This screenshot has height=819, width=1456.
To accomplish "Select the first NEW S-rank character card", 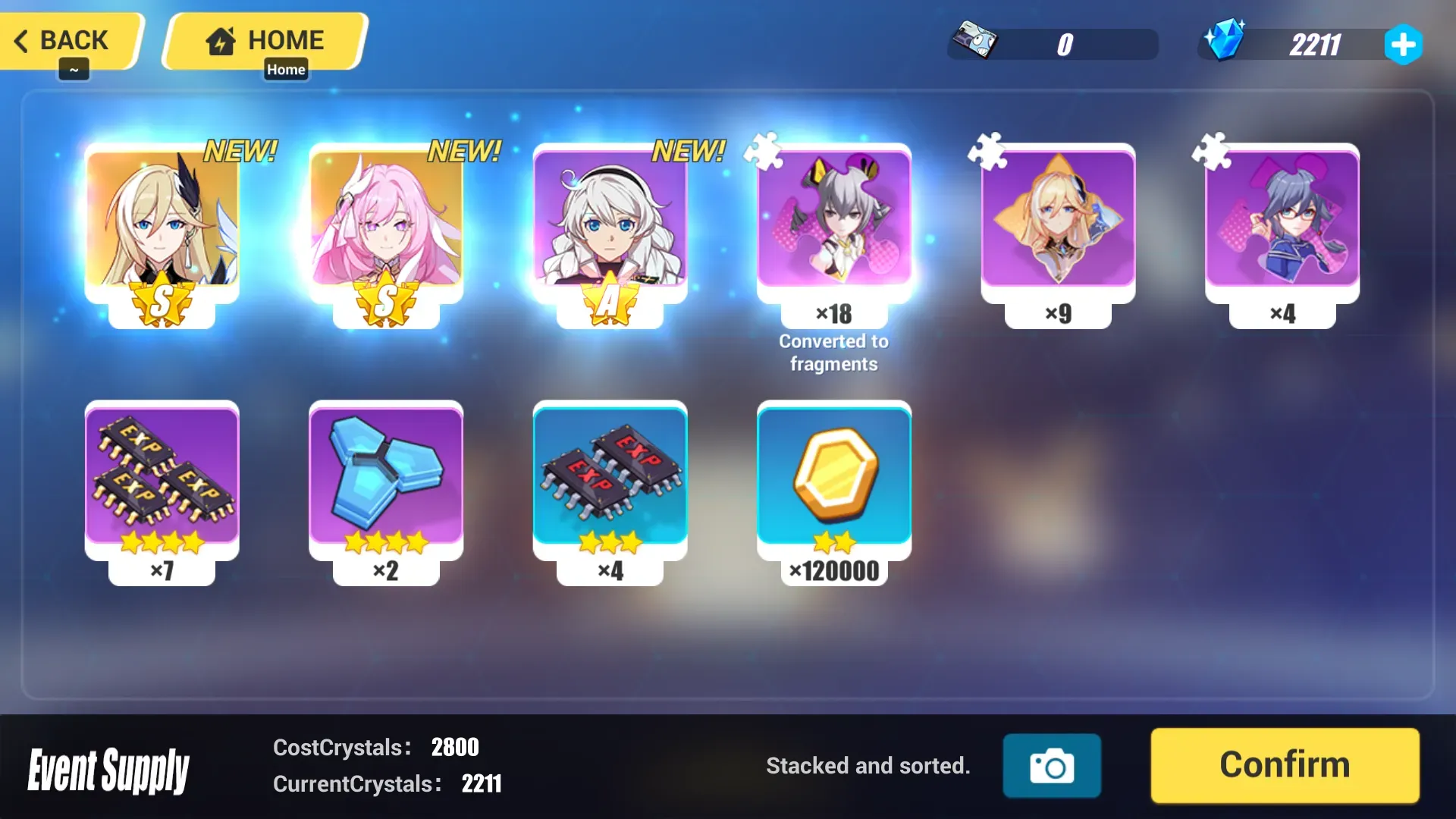I will pos(162,224).
